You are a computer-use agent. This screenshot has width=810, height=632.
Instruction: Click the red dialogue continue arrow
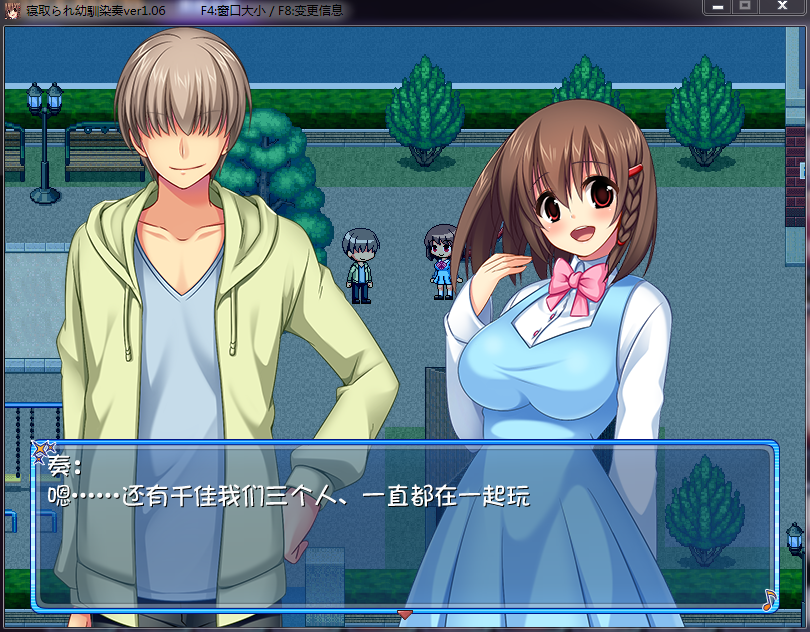(405, 613)
